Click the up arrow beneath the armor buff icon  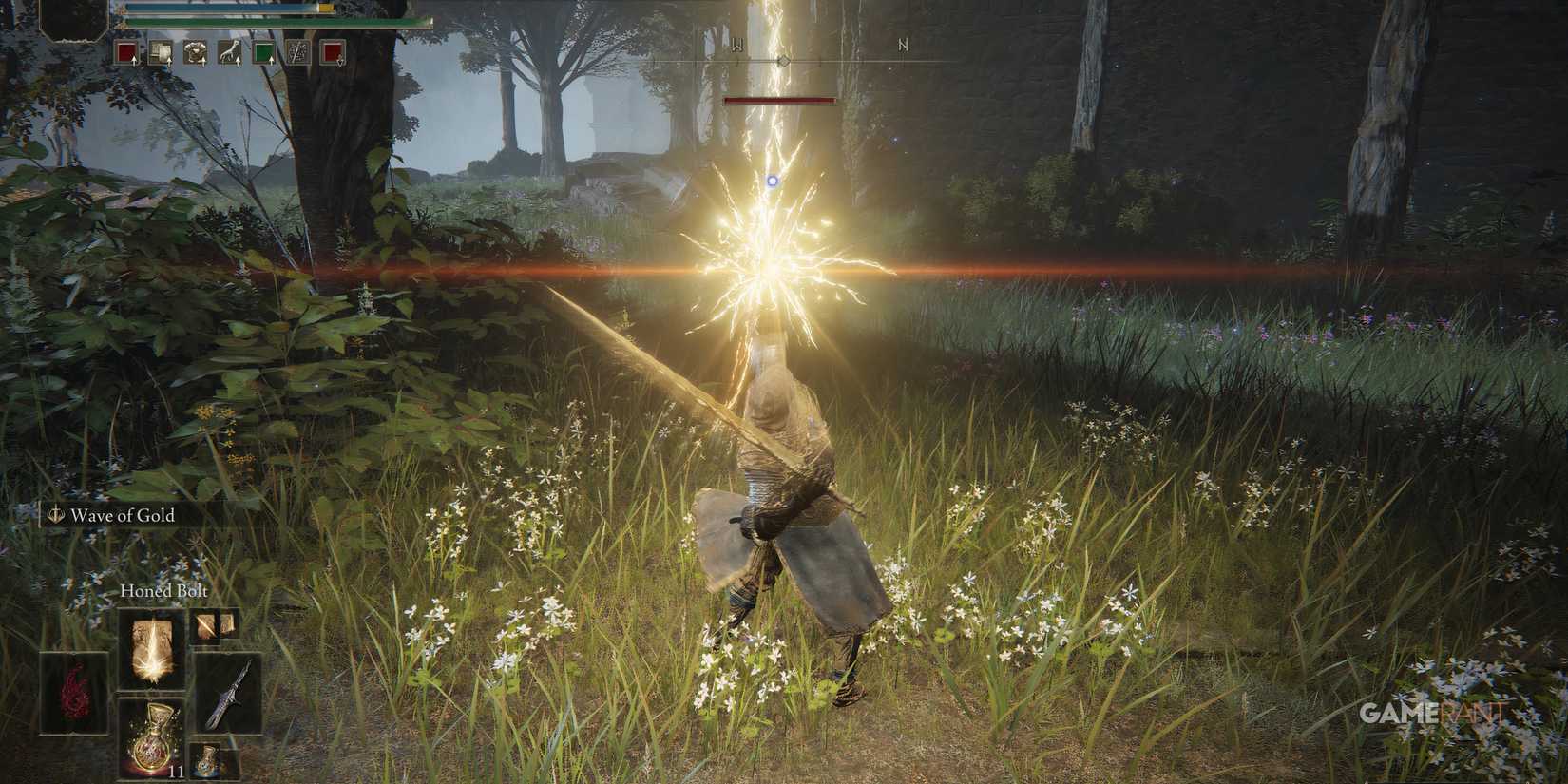point(203,65)
